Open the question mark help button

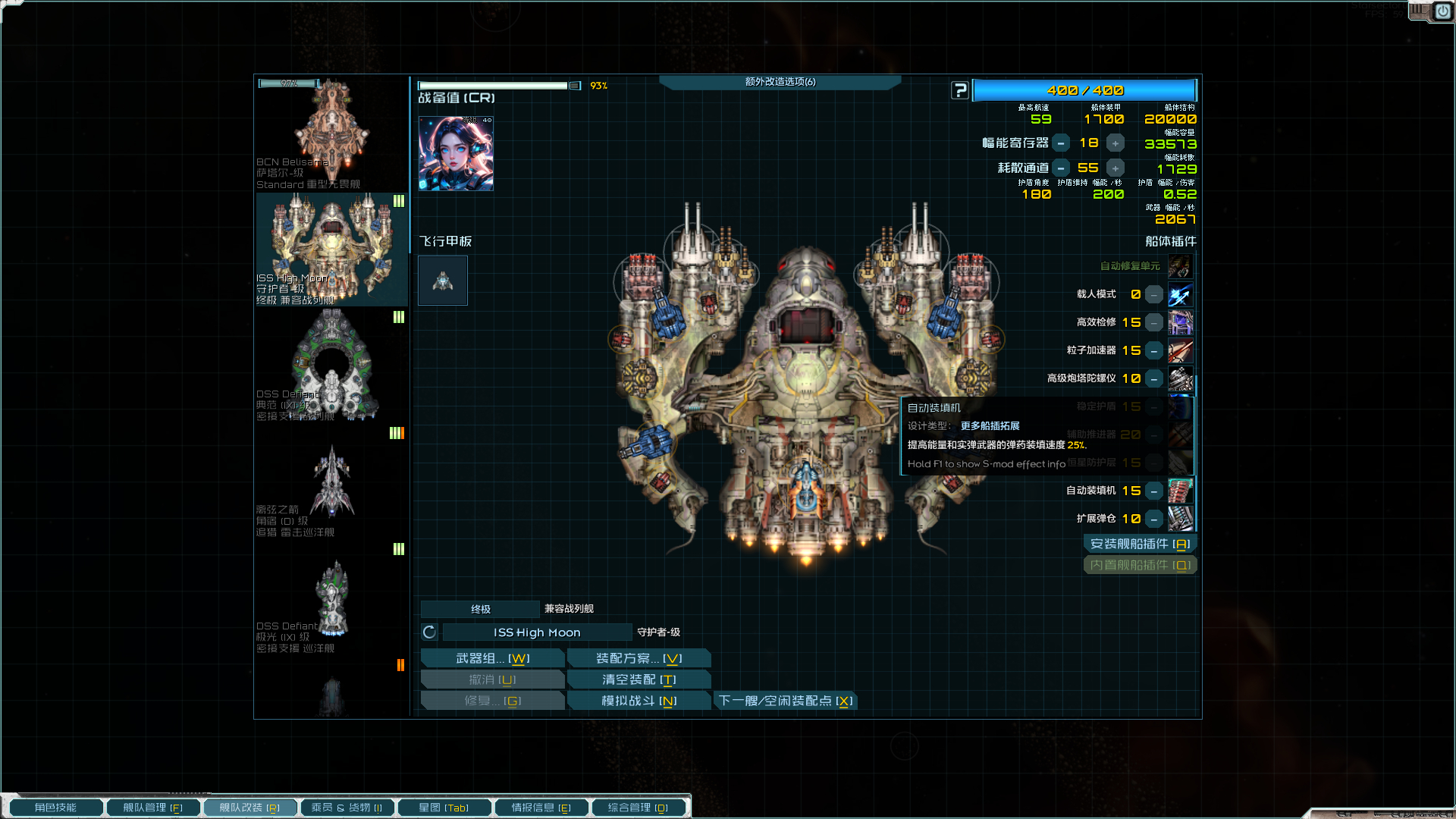[x=960, y=91]
